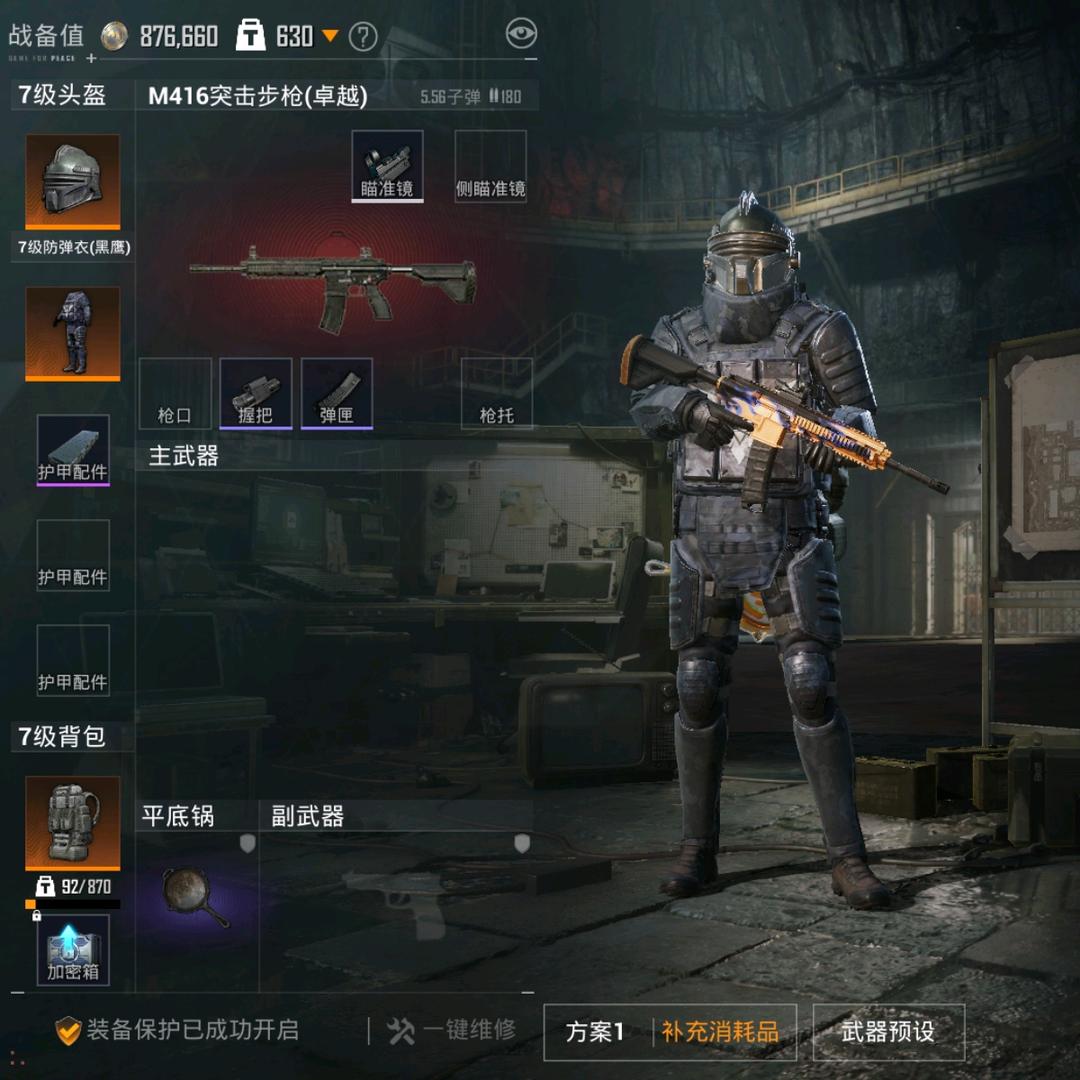Select the M416 rifle primary weapon
The image size is (1080, 1080).
pyautogui.click(x=333, y=283)
